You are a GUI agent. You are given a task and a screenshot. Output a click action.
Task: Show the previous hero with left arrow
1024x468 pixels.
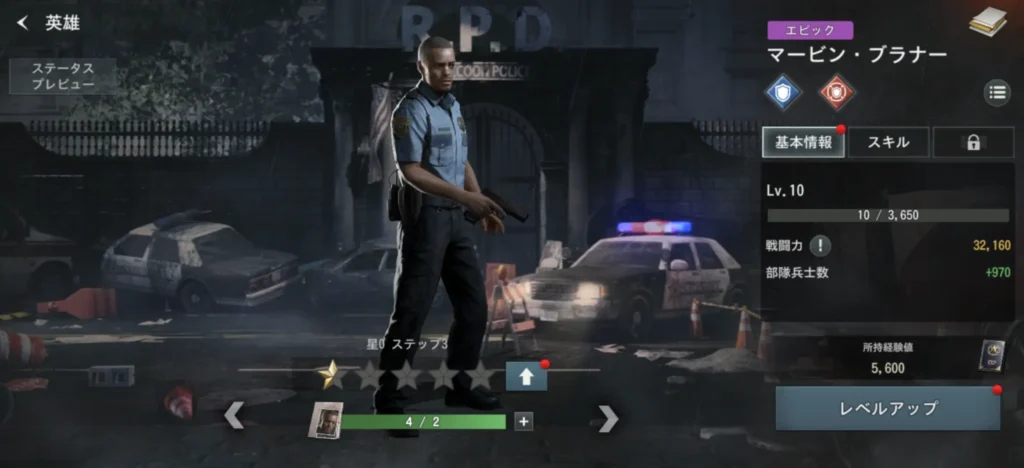pos(234,415)
